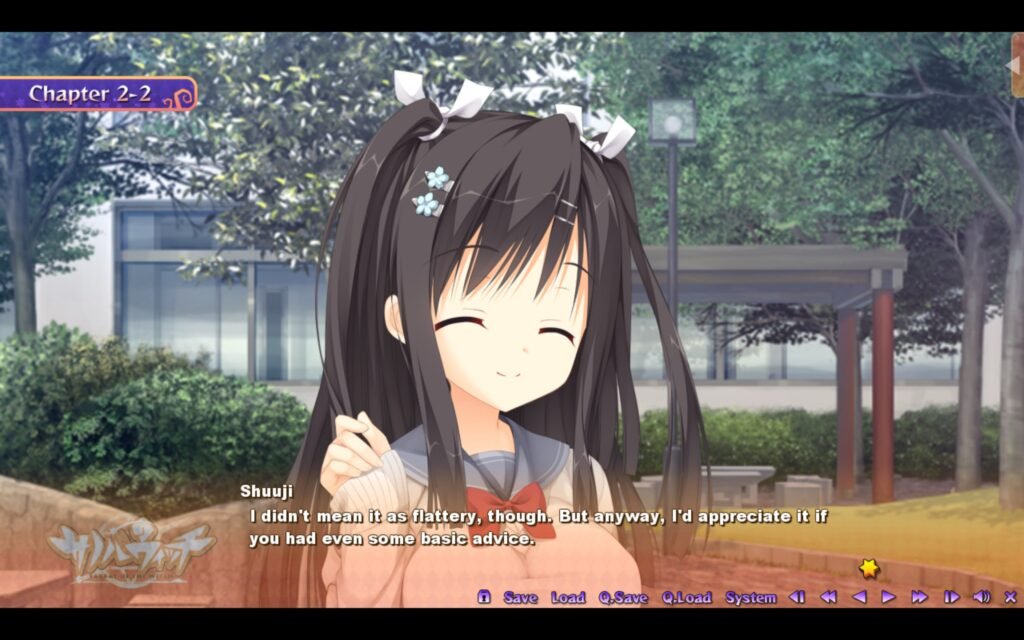
Task: Click the Save button
Action: [x=520, y=597]
